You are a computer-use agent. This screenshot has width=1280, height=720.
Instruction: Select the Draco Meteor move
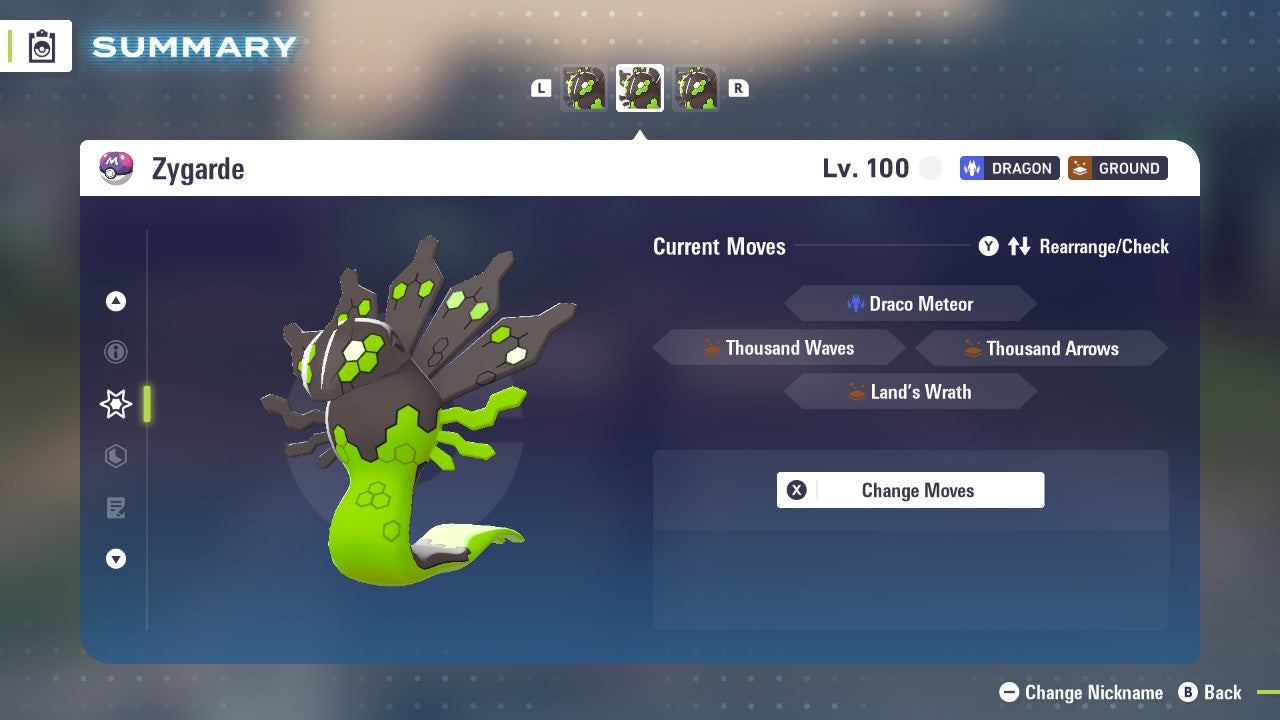[x=910, y=303]
